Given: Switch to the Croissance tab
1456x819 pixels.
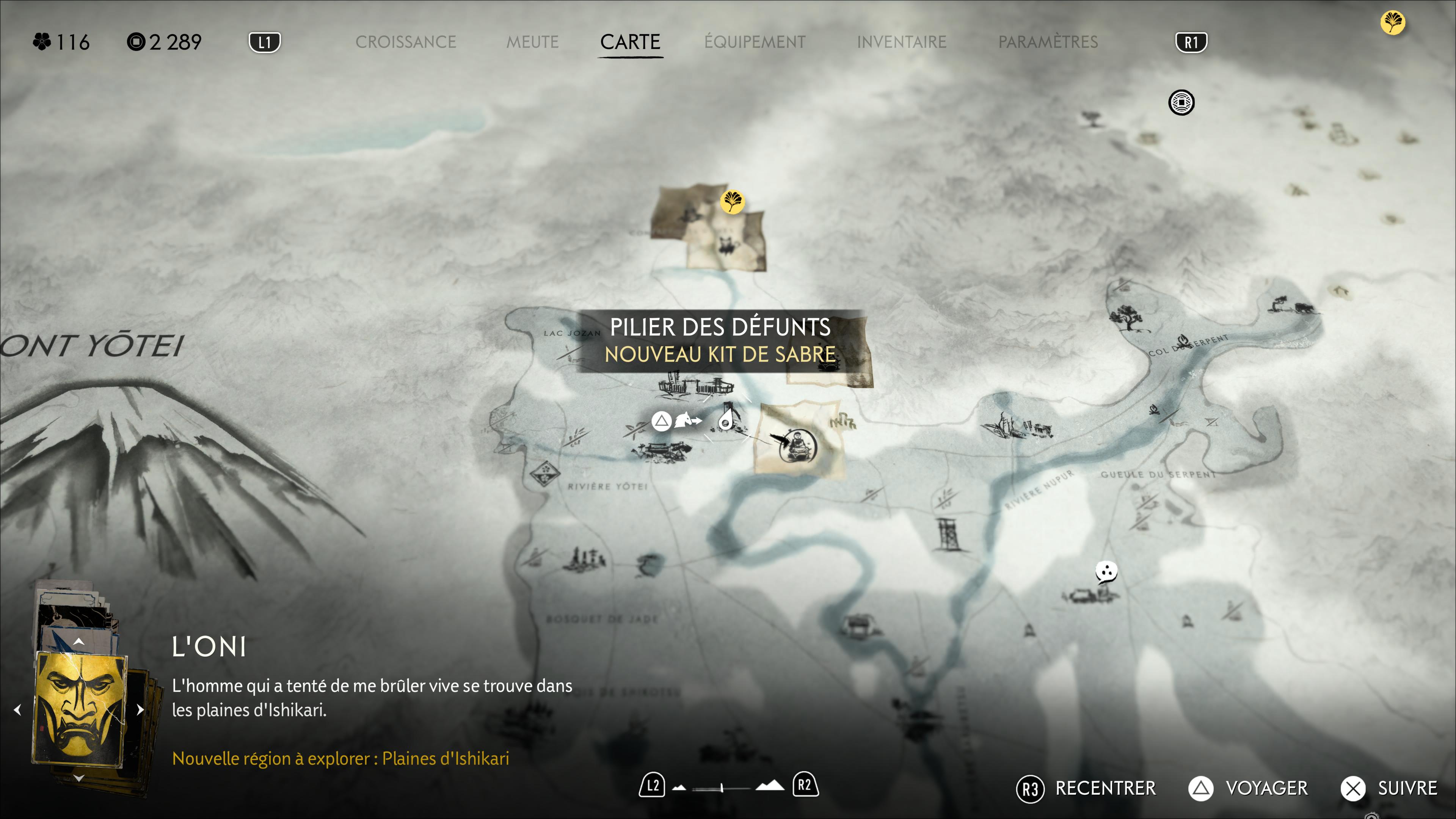Looking at the screenshot, I should tap(405, 42).
